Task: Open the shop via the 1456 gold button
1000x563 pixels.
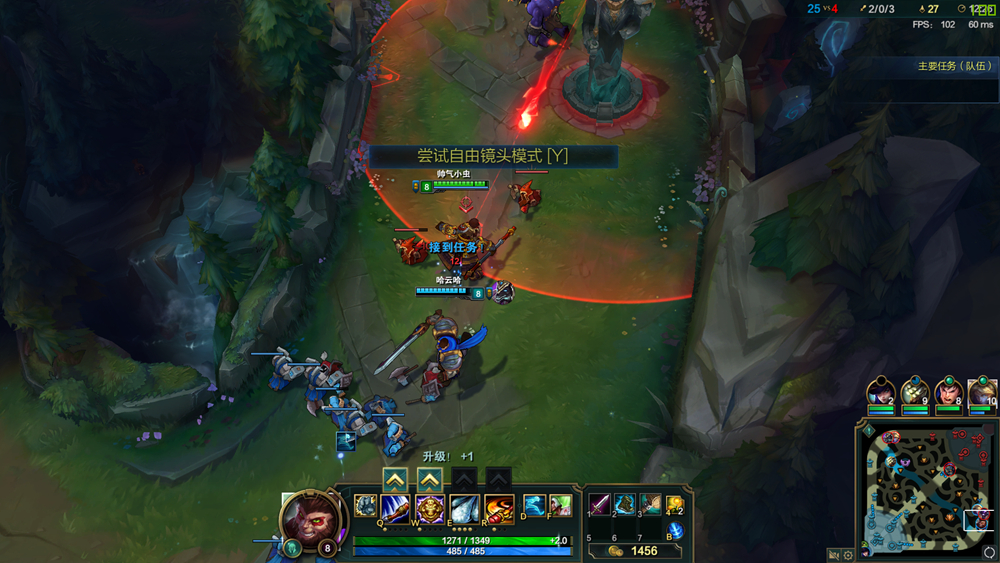Action: pyautogui.click(x=634, y=551)
